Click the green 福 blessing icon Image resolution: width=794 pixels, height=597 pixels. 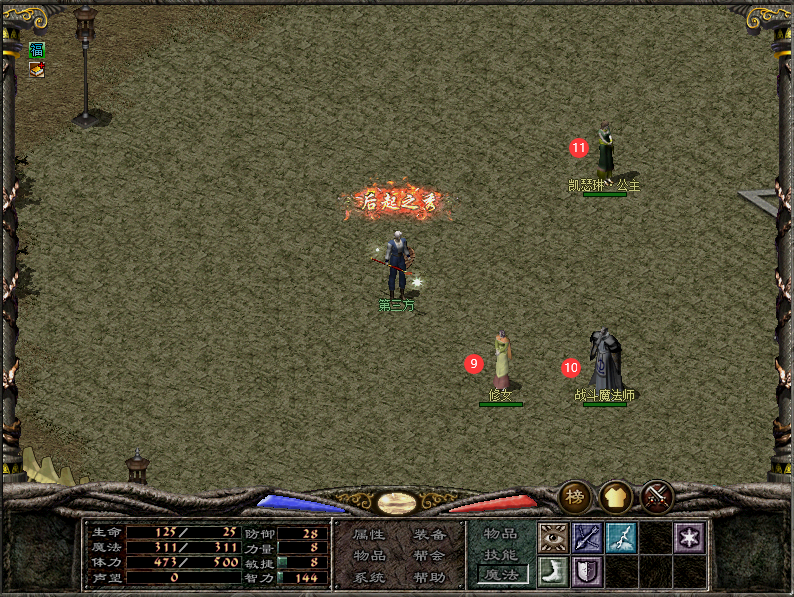(x=37, y=50)
